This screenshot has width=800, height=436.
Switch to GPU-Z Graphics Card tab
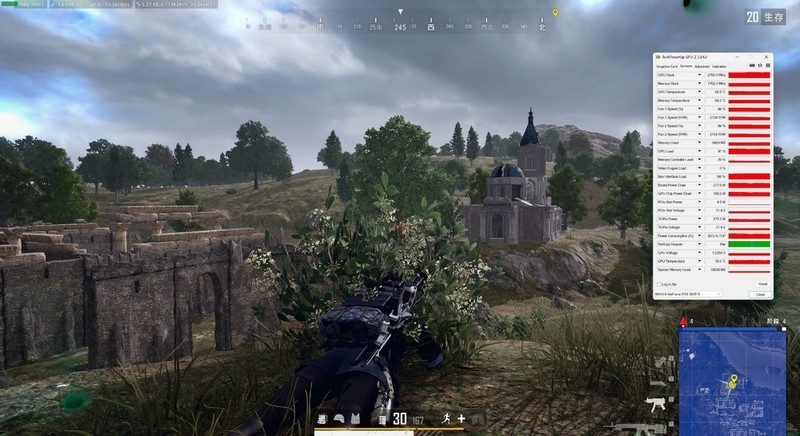point(664,66)
